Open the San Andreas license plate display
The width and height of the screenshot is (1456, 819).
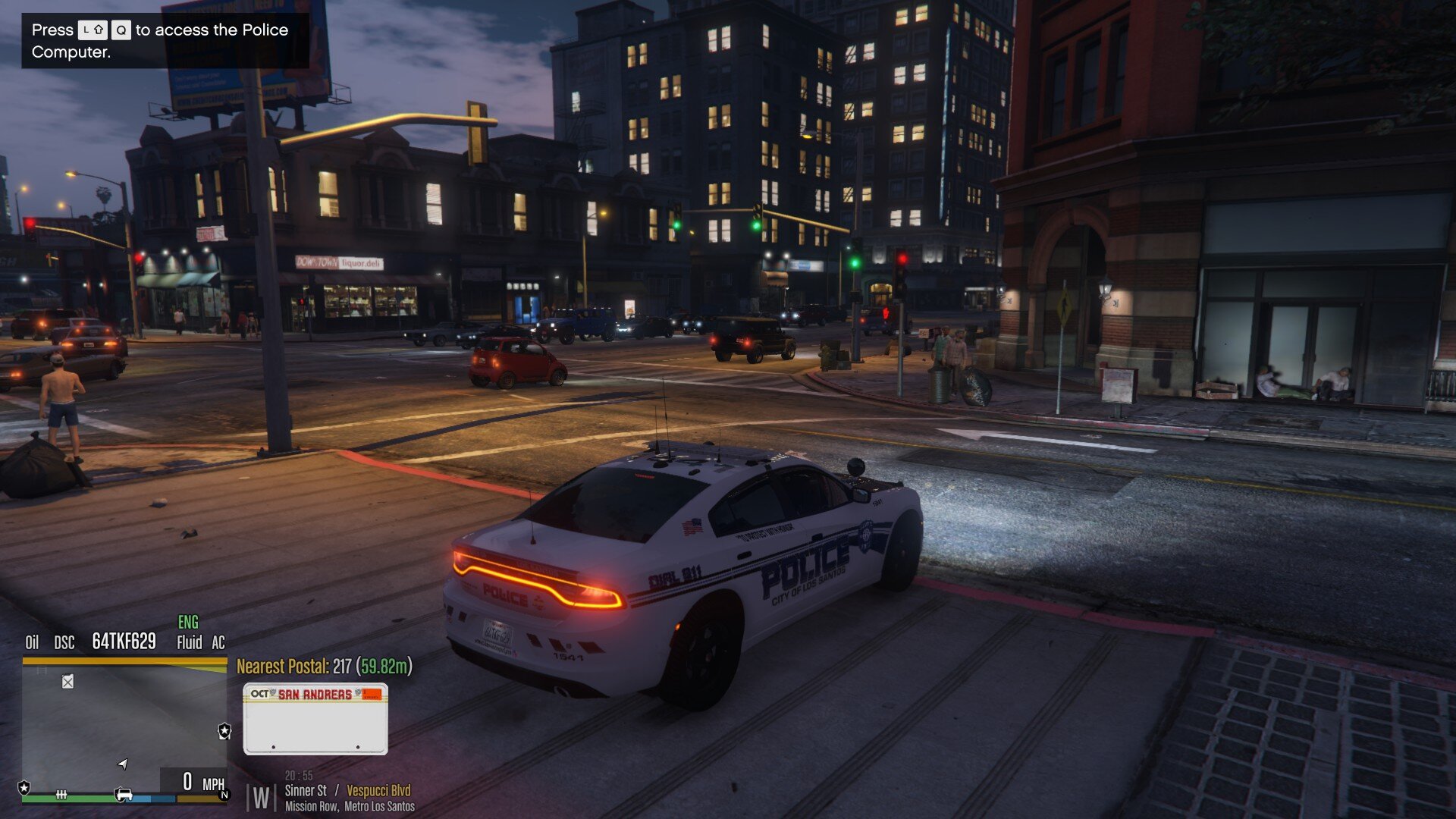(315, 718)
